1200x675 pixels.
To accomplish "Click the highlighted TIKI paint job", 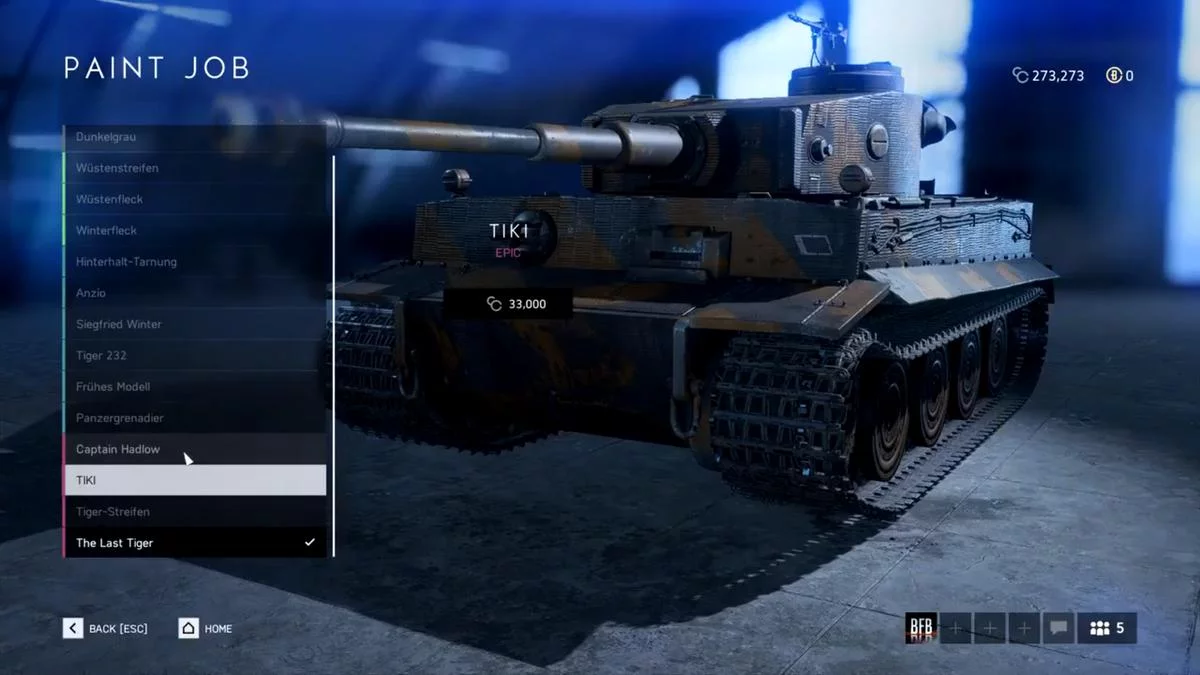I will [195, 480].
